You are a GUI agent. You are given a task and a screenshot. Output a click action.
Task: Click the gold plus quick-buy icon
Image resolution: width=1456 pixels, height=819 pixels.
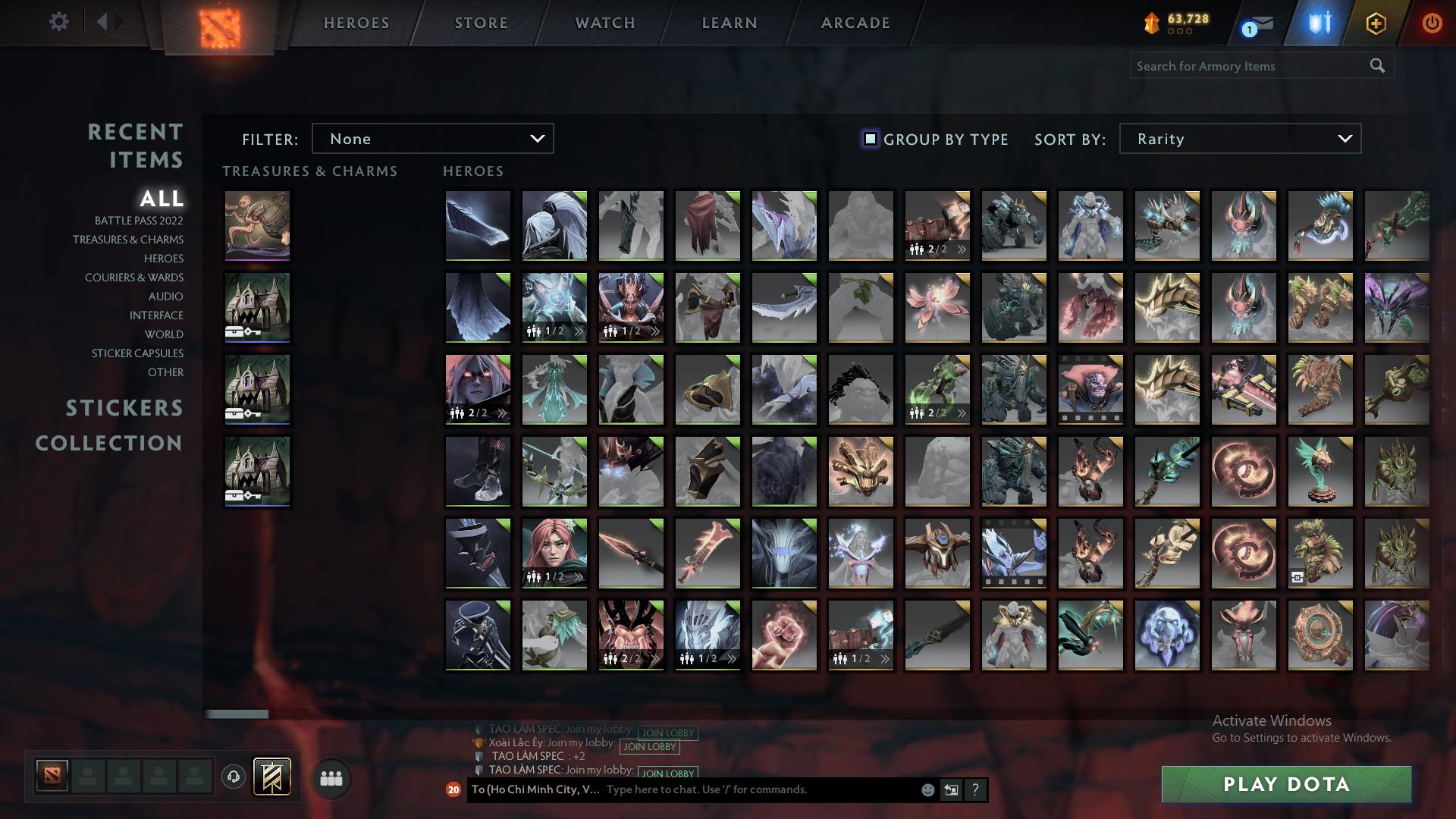[x=1375, y=23]
